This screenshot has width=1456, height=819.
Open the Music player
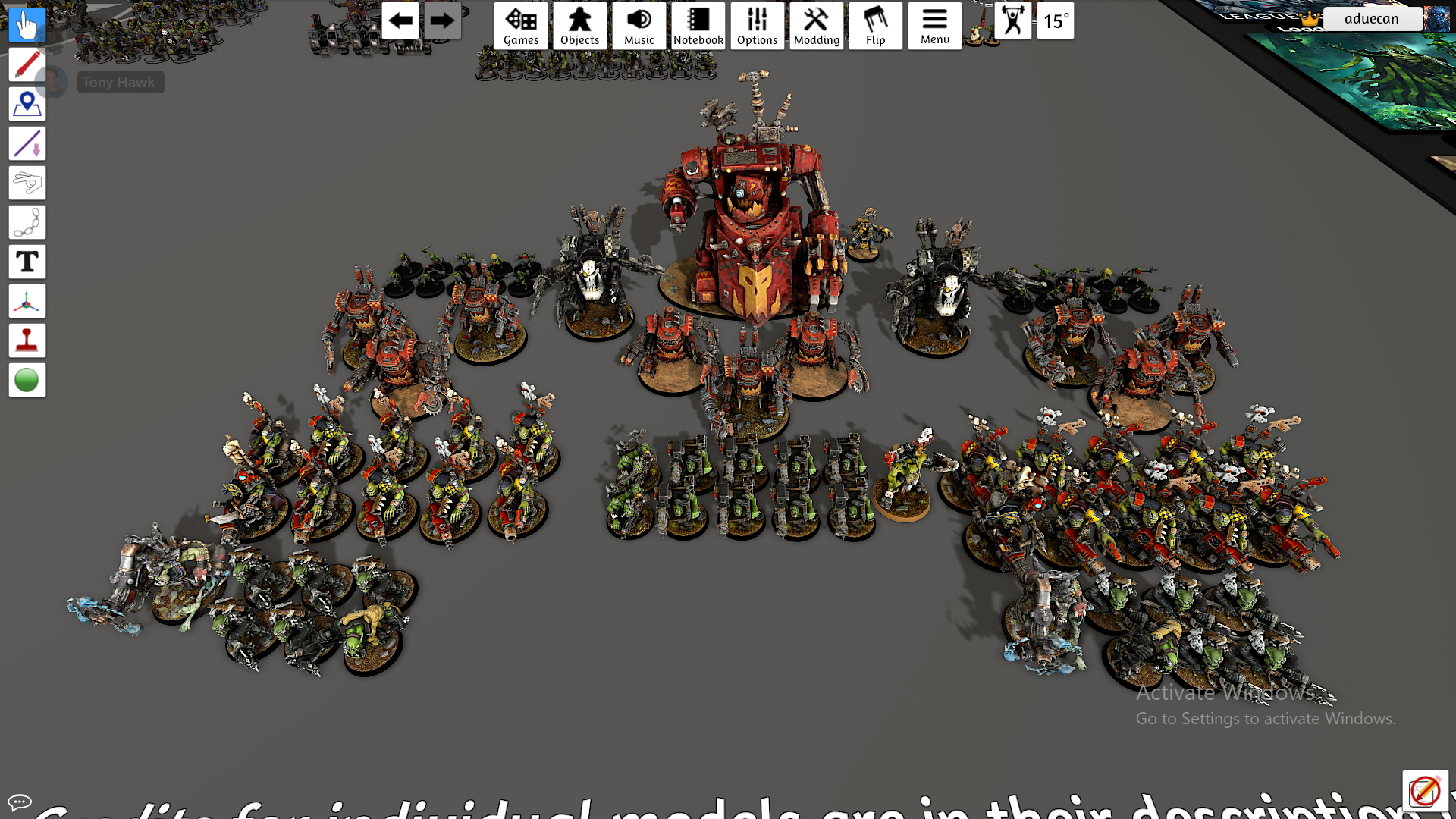coord(639,25)
